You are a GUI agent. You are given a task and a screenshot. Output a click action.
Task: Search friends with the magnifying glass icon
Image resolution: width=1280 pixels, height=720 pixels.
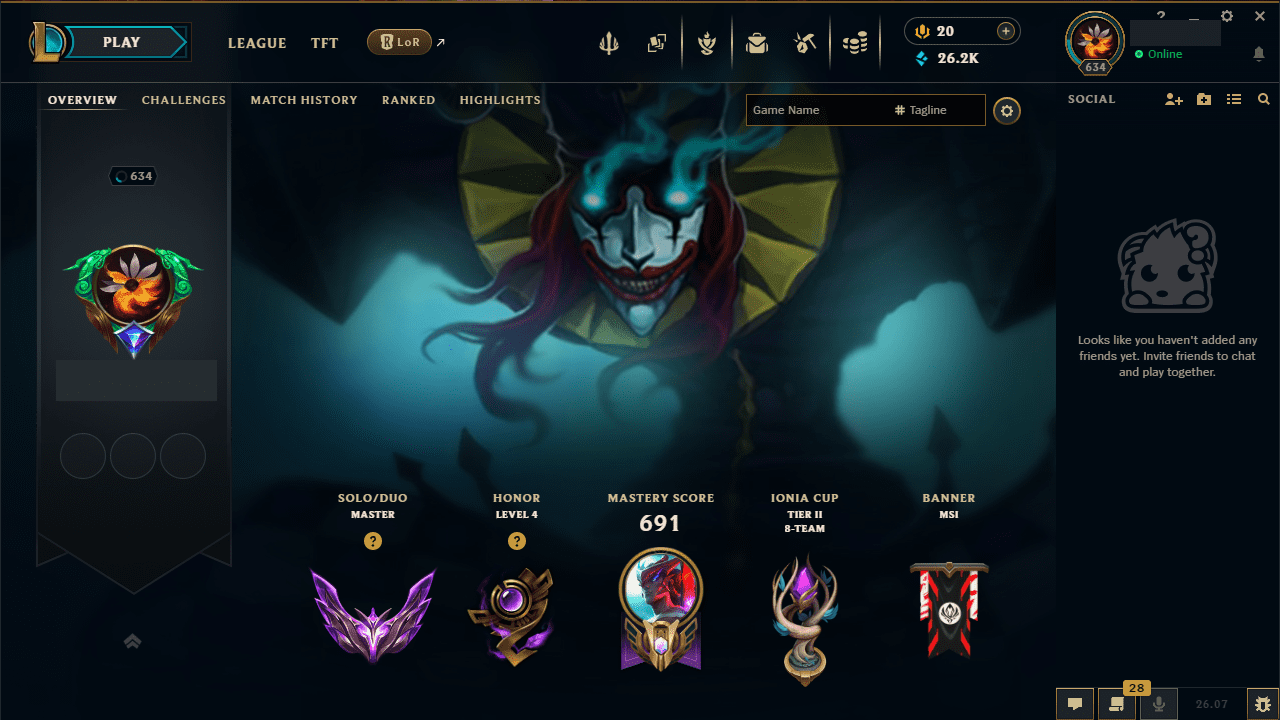point(1263,99)
